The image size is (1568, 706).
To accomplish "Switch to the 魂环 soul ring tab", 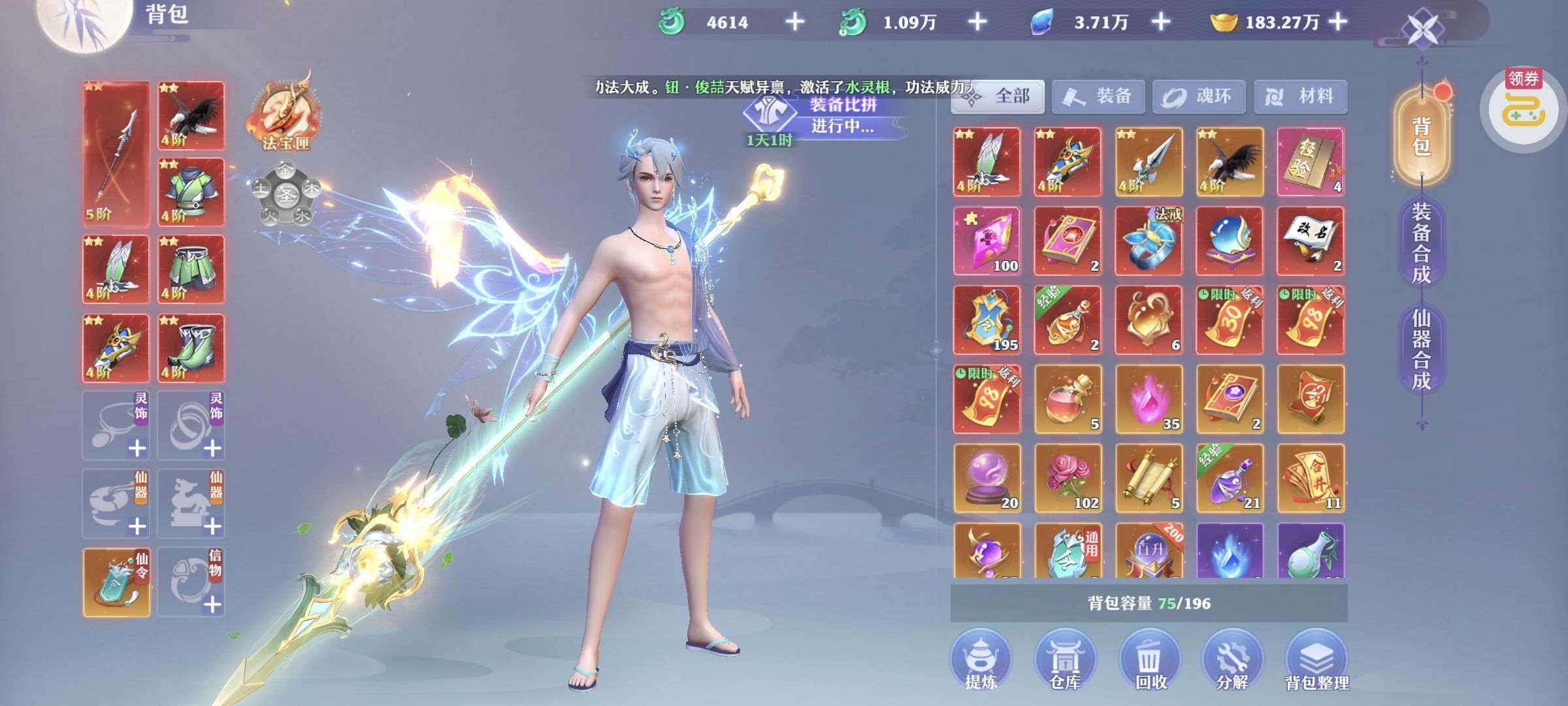I will click(1199, 97).
